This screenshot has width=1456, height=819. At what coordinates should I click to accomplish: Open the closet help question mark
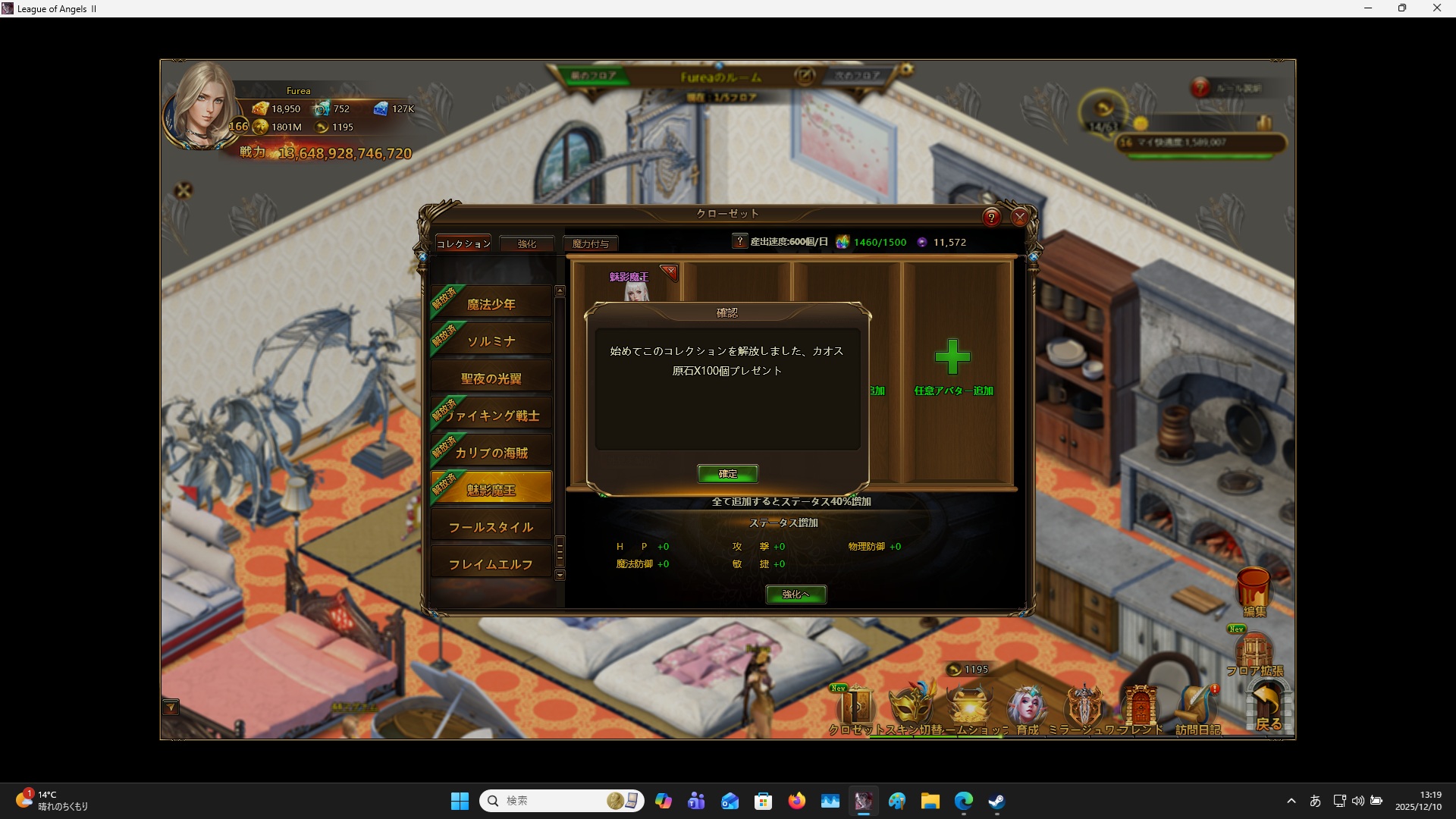point(991,218)
